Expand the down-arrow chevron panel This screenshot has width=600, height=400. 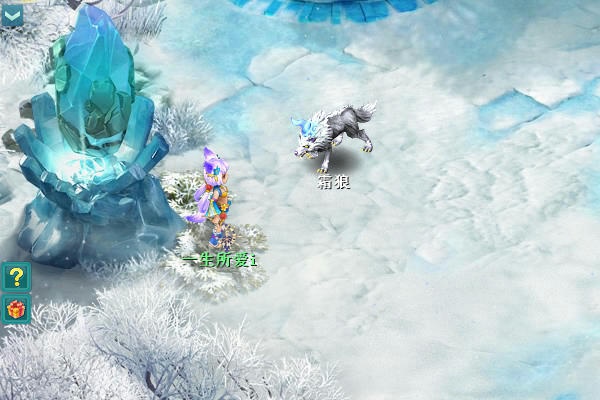tap(13, 14)
